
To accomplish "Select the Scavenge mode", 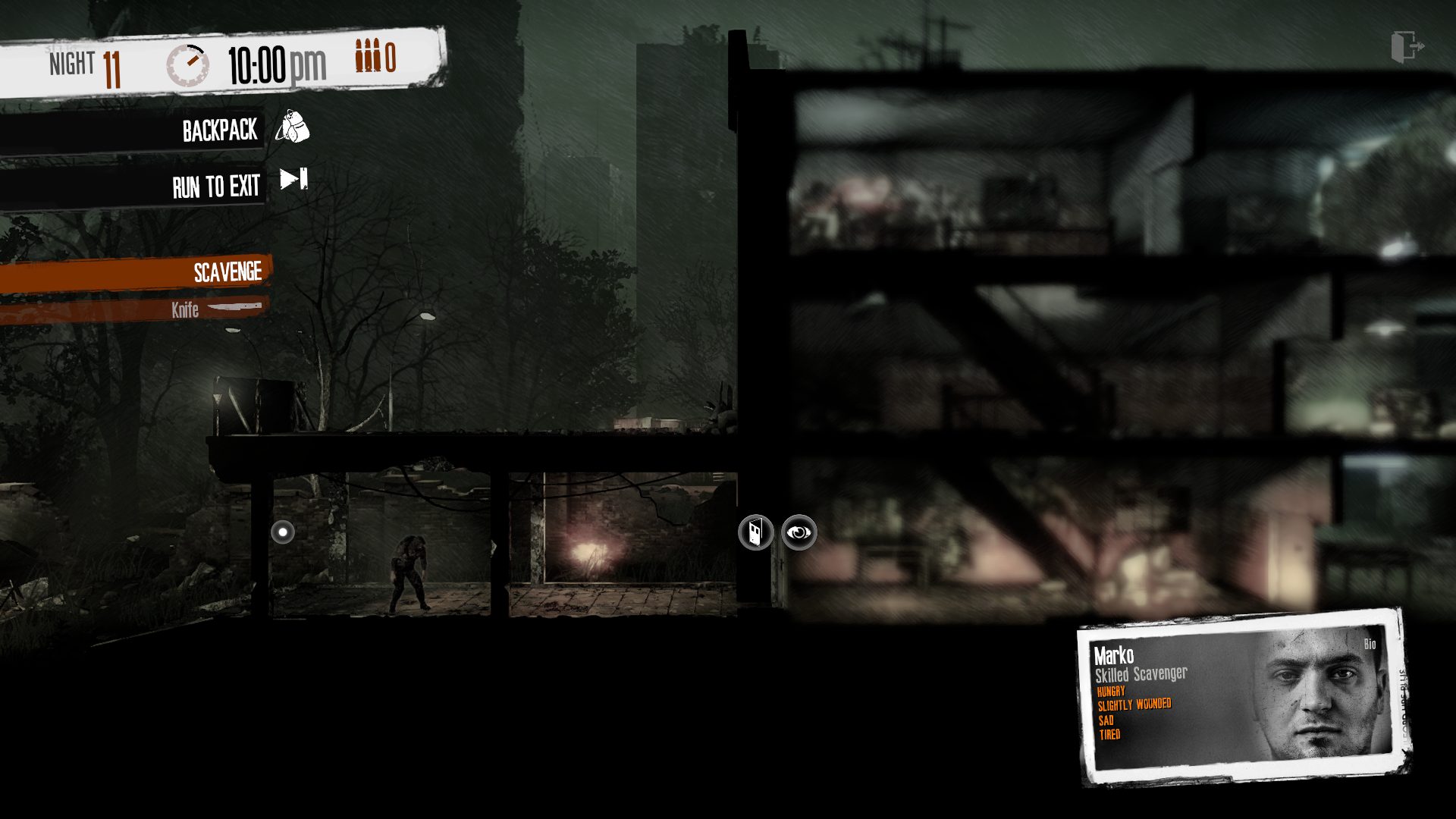I will tap(226, 272).
